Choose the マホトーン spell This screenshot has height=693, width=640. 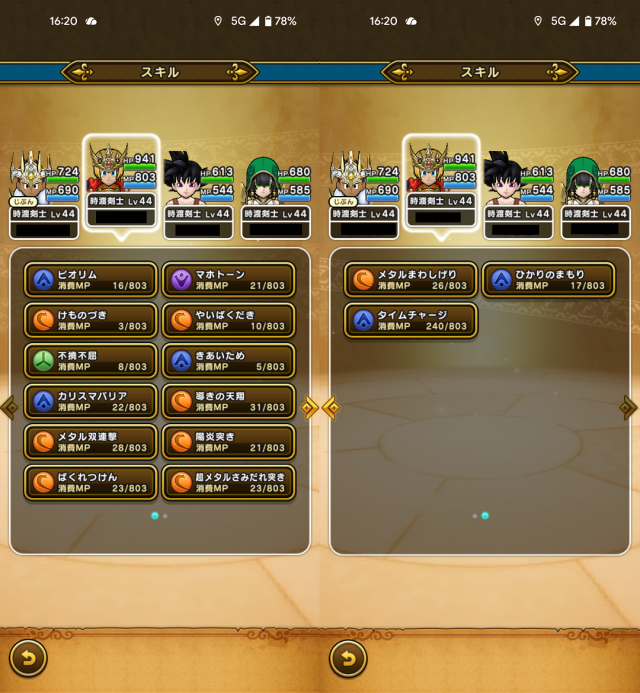pos(228,280)
